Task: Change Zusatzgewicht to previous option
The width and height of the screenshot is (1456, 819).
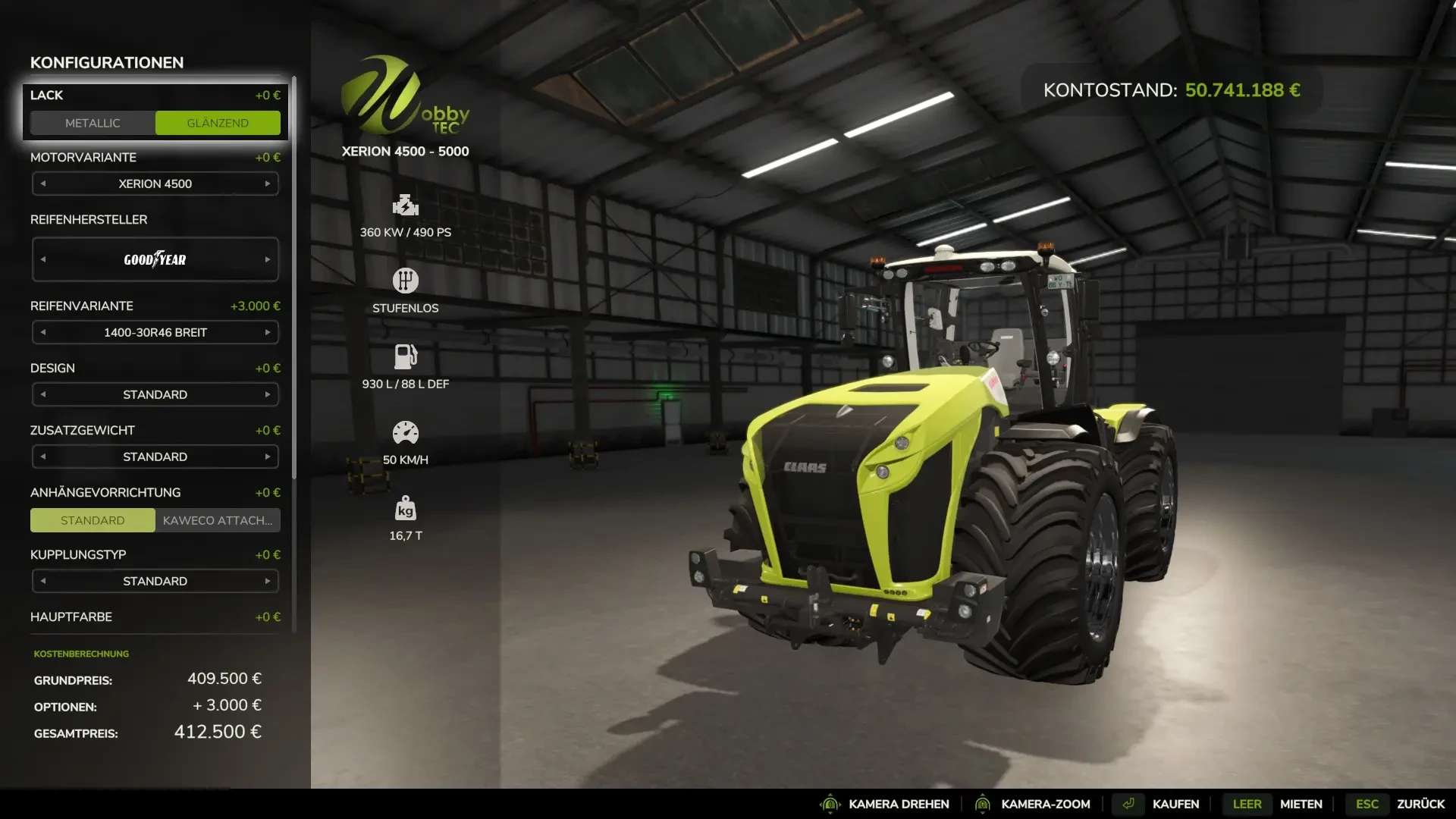Action: coord(43,457)
